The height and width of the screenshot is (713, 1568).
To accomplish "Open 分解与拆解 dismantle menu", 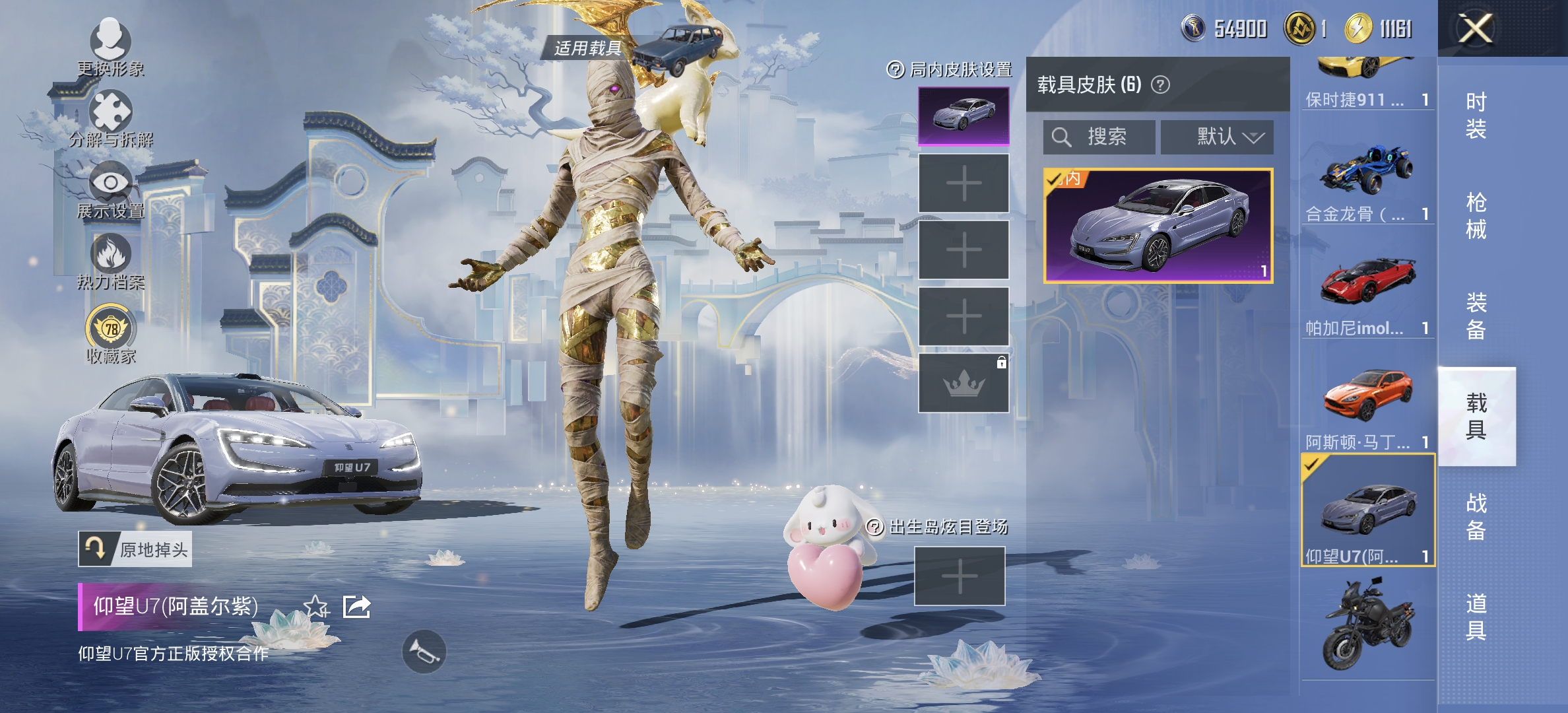I will pyautogui.click(x=110, y=119).
